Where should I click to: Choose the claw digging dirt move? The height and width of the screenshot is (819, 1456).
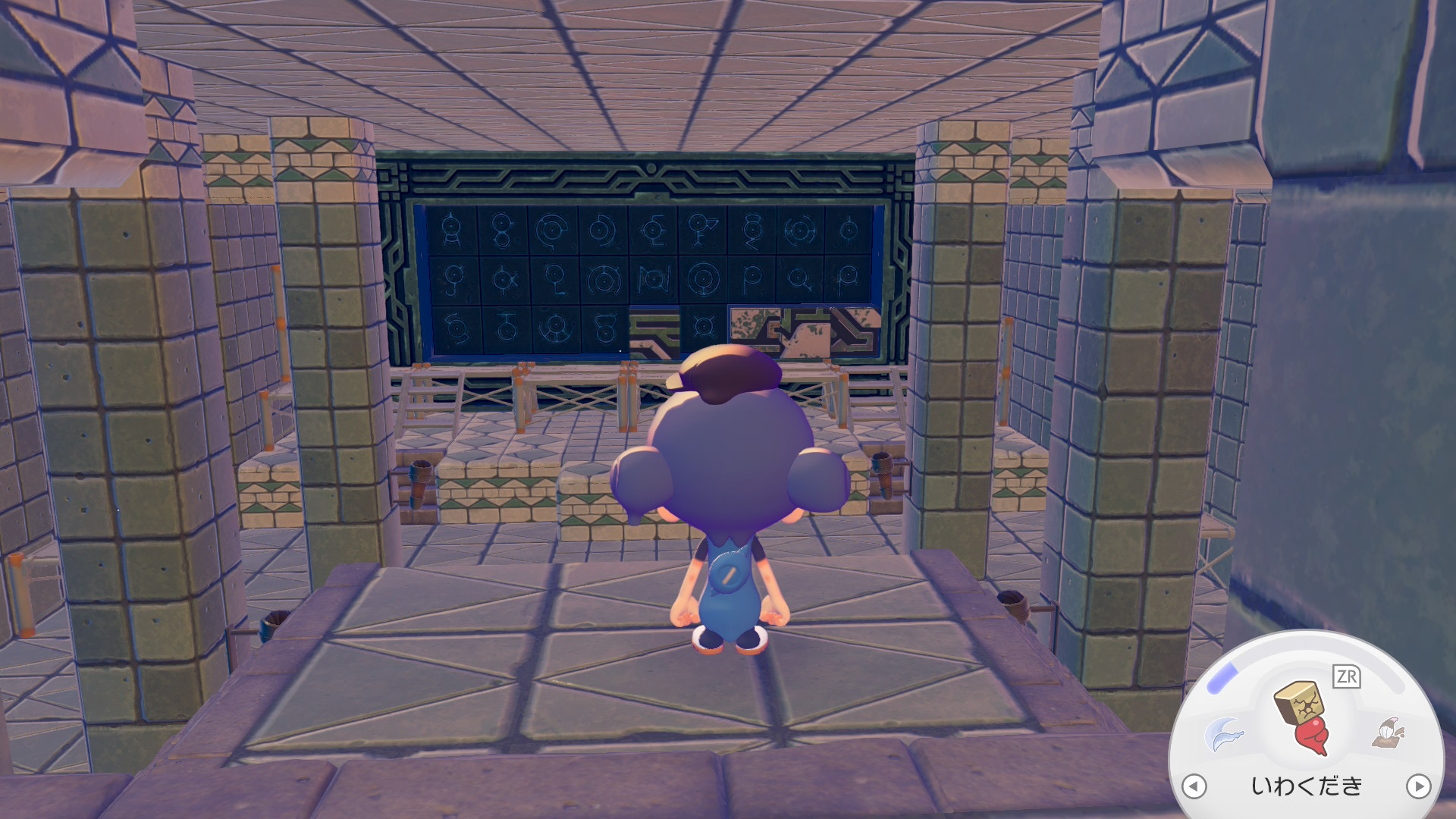coord(1389,732)
